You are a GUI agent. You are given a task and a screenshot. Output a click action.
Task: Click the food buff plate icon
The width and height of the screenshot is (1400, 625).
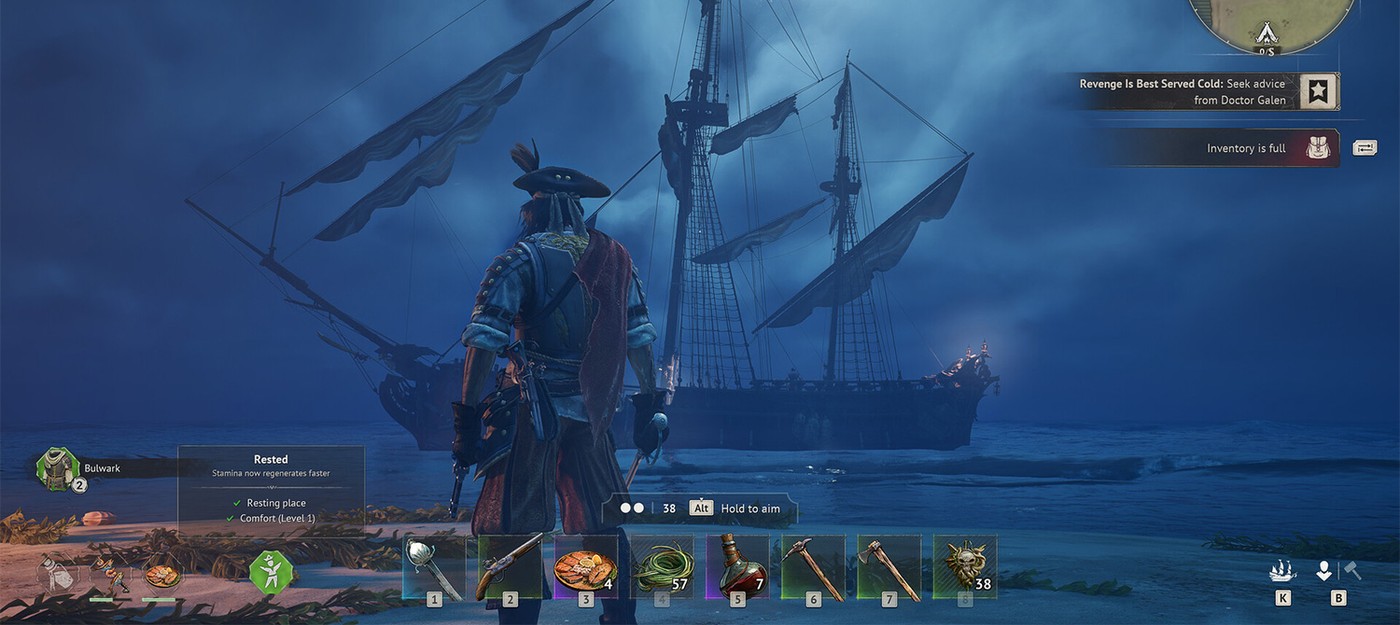pyautogui.click(x=162, y=576)
